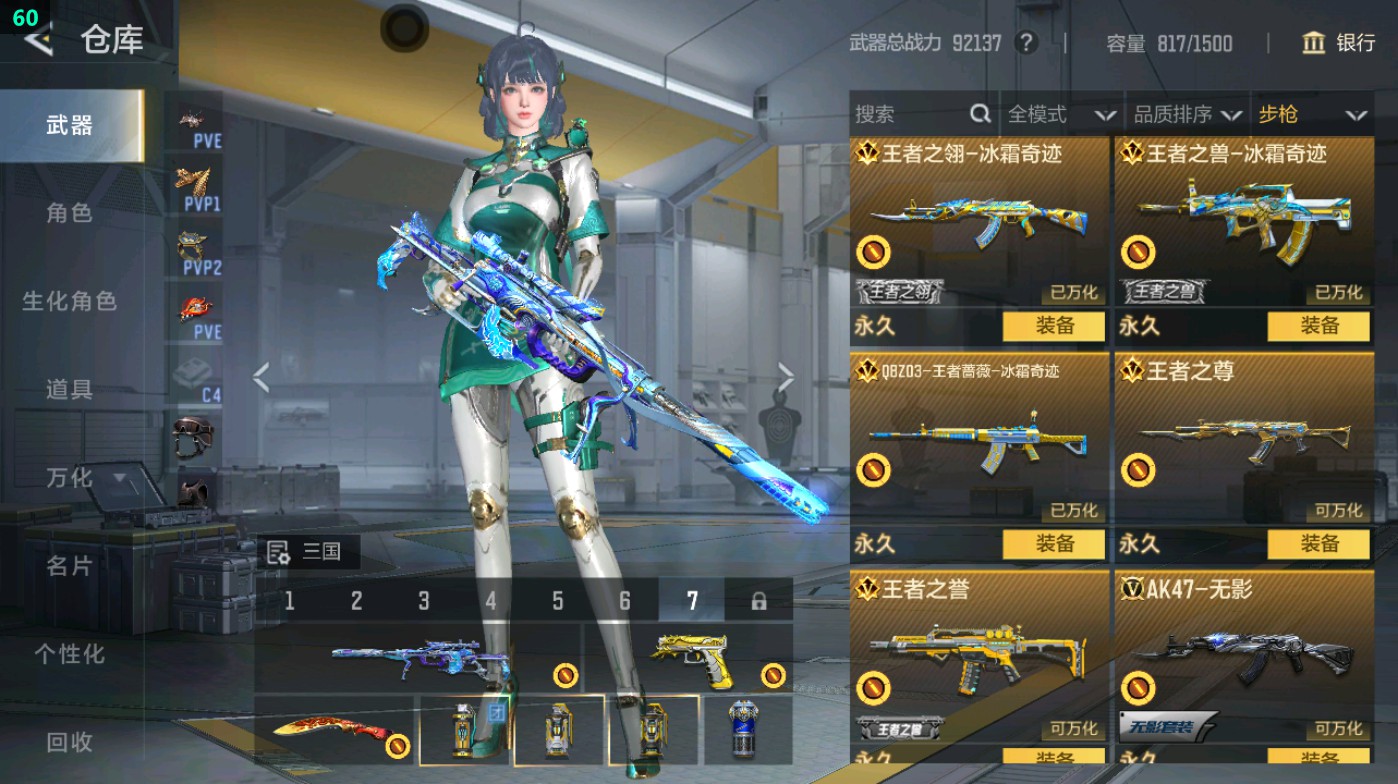The image size is (1398, 784).
Task: Go back using the arrow beside 仓库
Action: coord(38,40)
